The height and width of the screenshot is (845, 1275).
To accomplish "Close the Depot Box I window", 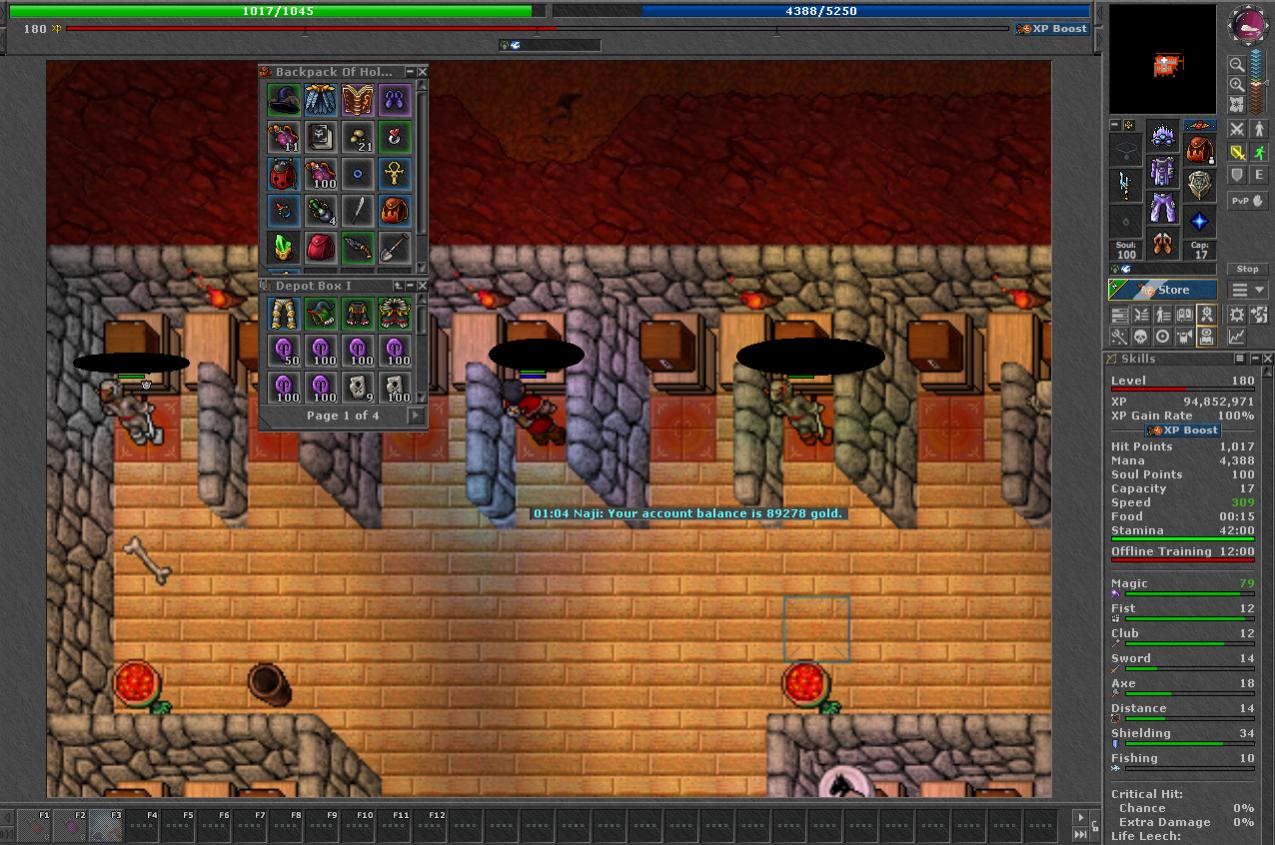I will (422, 286).
